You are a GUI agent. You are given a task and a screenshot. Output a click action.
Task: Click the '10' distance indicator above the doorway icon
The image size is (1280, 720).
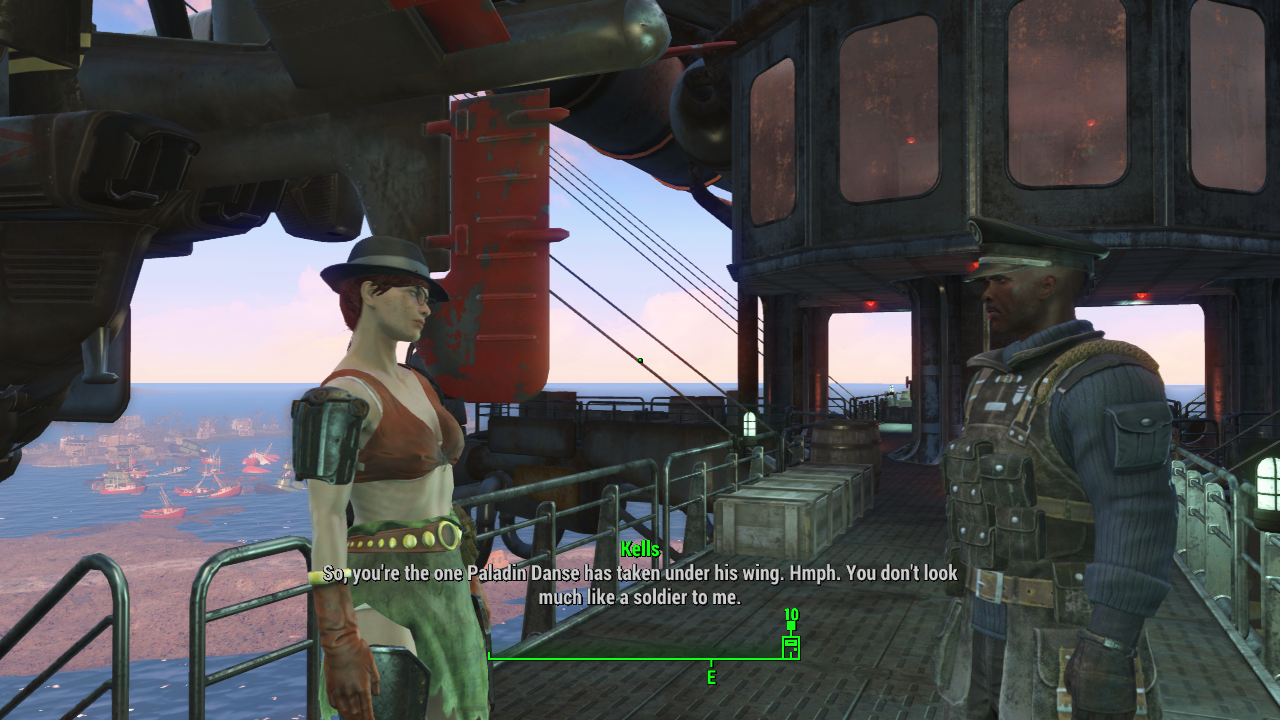(x=790, y=613)
